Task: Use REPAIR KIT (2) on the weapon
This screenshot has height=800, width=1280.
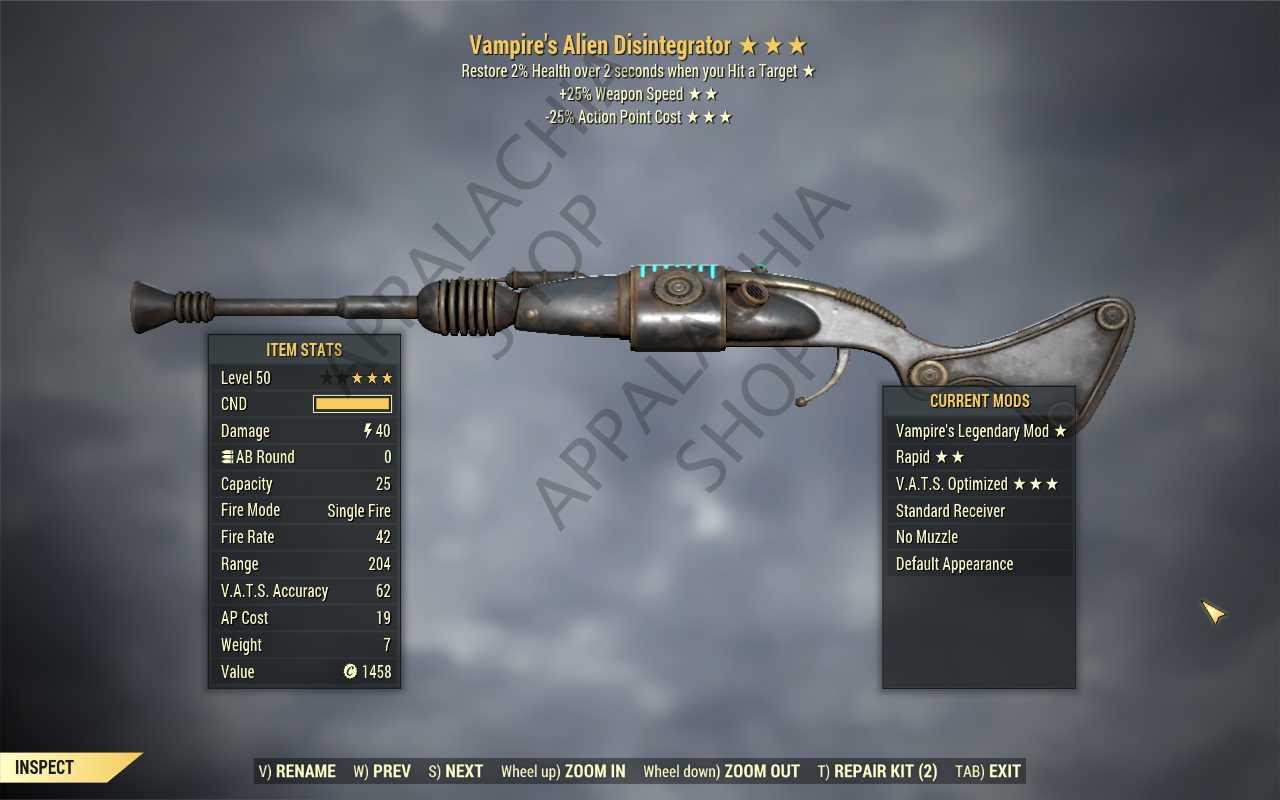Action: coord(877,771)
